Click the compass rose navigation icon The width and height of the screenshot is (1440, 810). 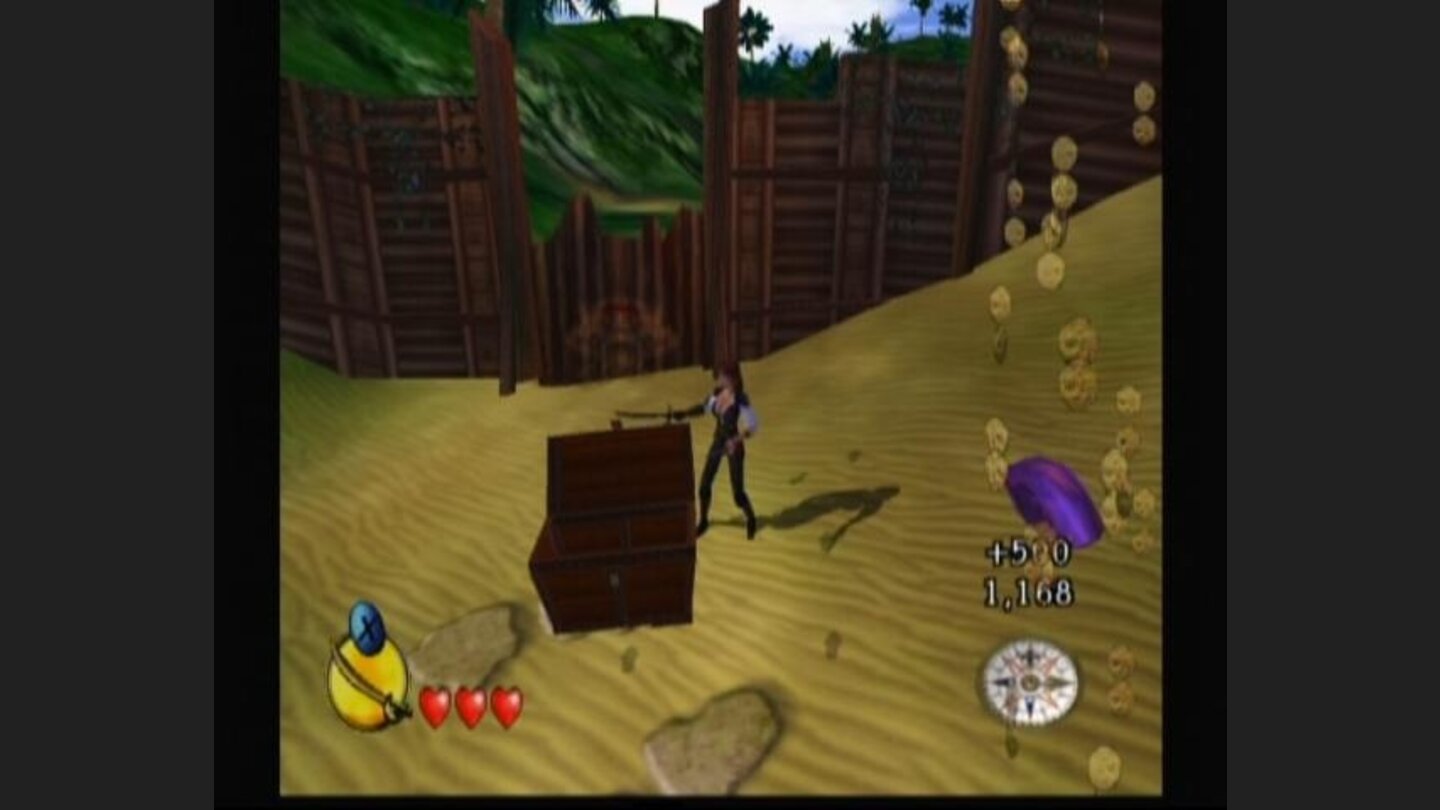[x=1032, y=682]
